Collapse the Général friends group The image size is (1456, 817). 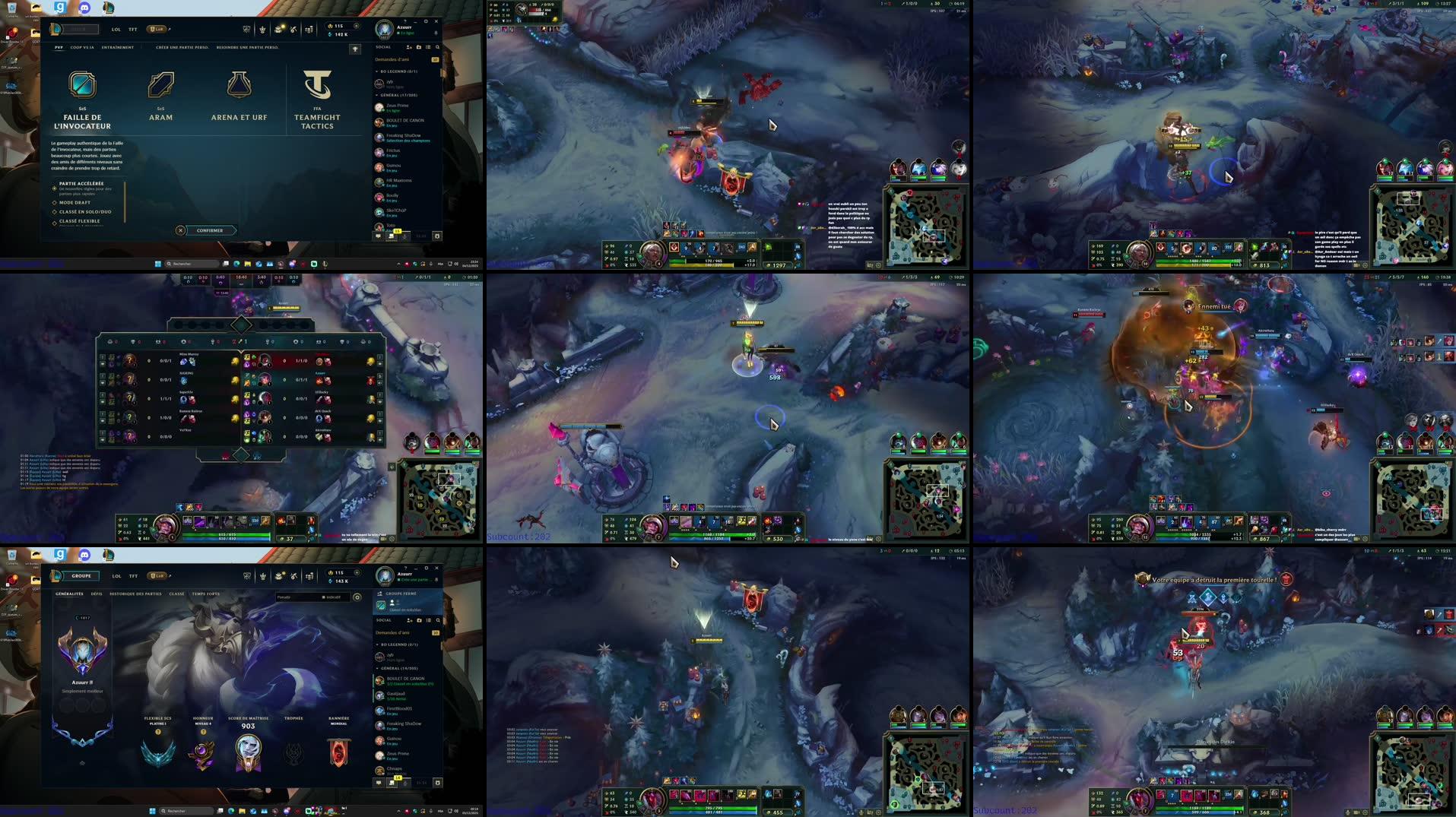click(x=377, y=95)
